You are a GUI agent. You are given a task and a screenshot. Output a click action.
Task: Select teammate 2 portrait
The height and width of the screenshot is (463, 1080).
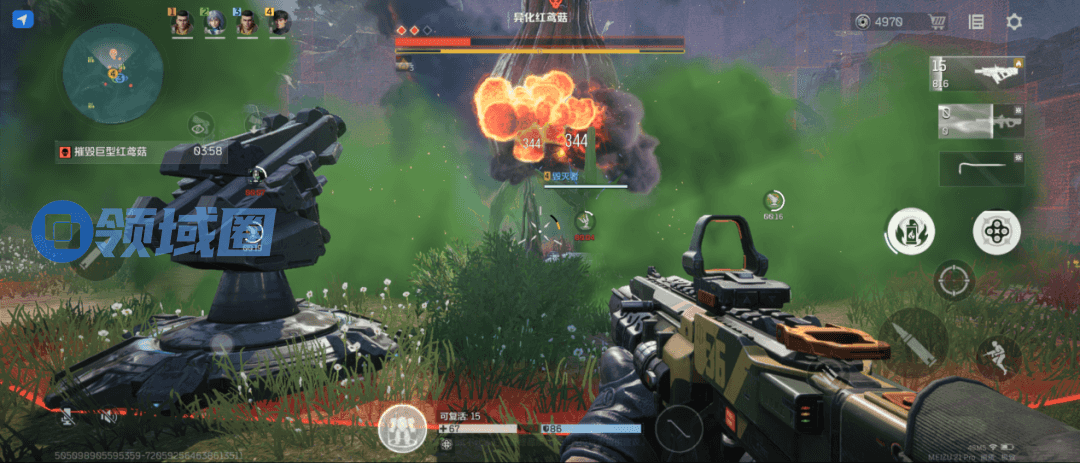pos(214,23)
